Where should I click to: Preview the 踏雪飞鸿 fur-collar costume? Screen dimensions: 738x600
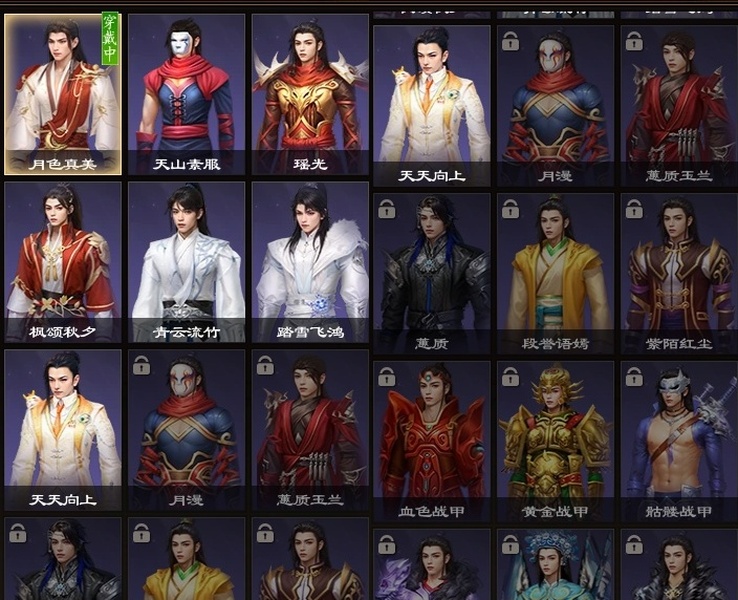[310, 262]
